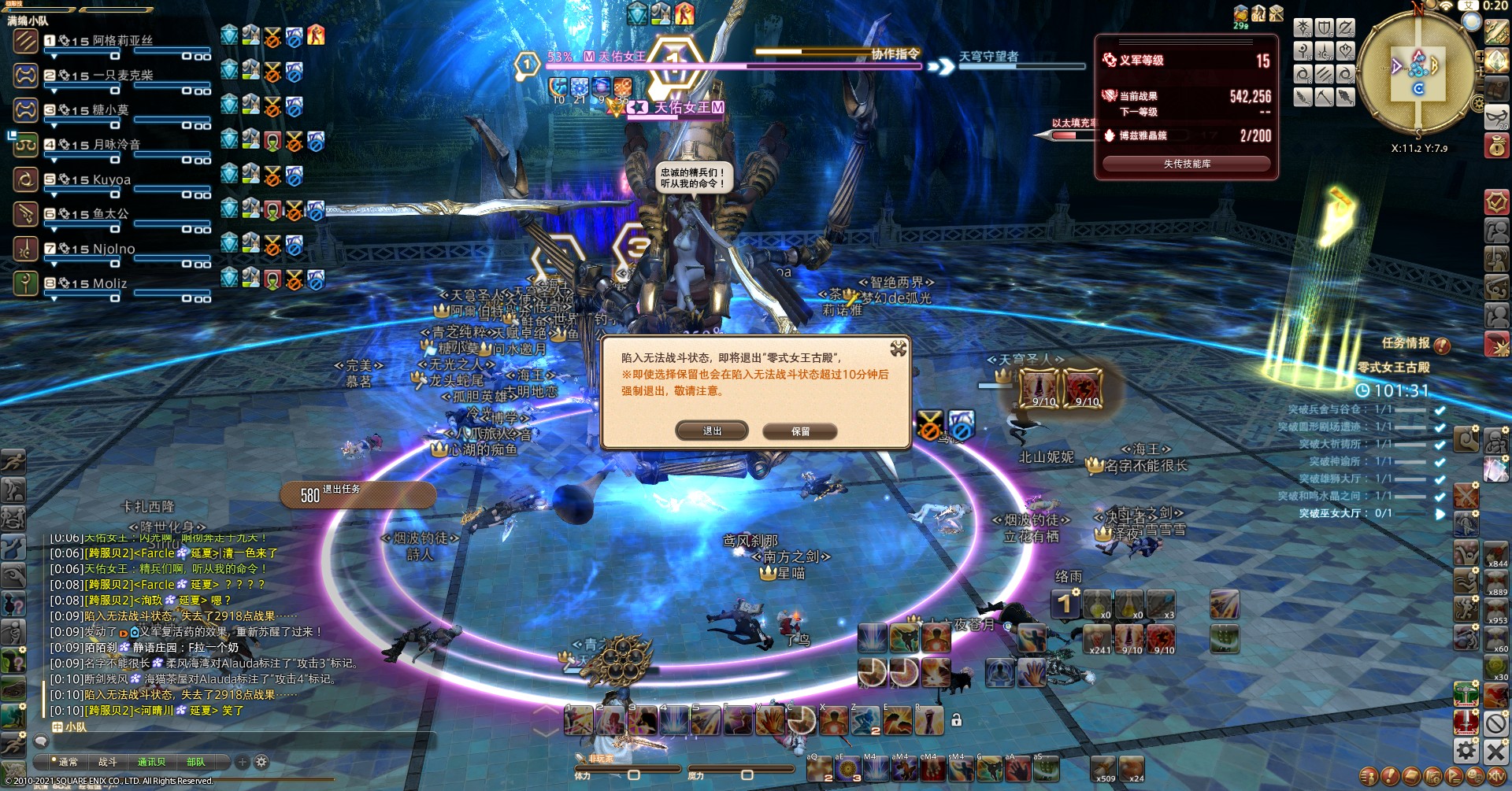The image size is (1512, 791).
Task: Target party member Moliz
Action: pos(109,283)
